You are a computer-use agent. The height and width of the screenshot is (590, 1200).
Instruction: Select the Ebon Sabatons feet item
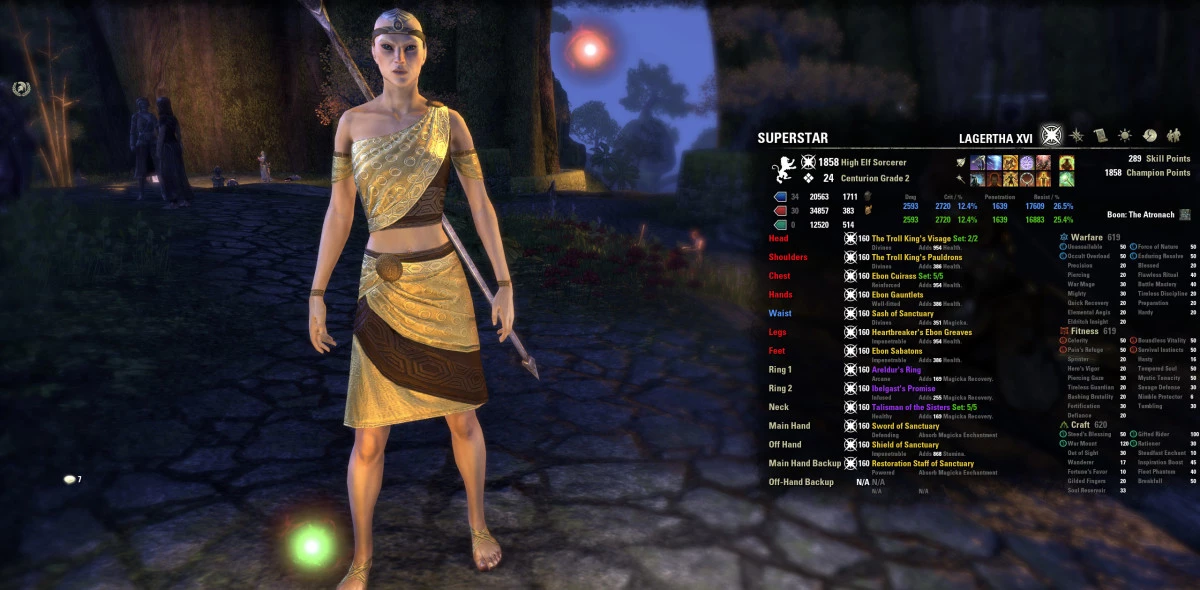898,351
